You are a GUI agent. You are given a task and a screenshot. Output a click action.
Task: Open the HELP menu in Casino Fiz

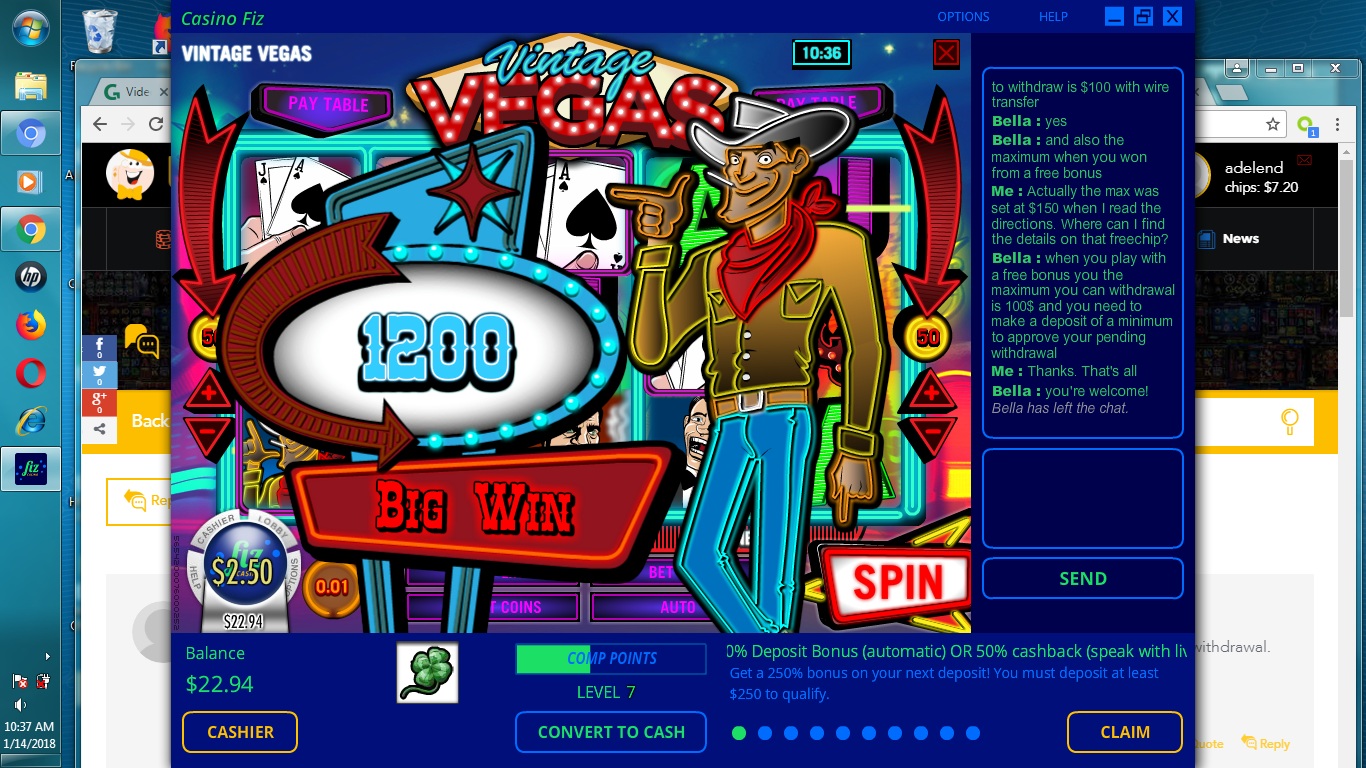coord(1052,17)
